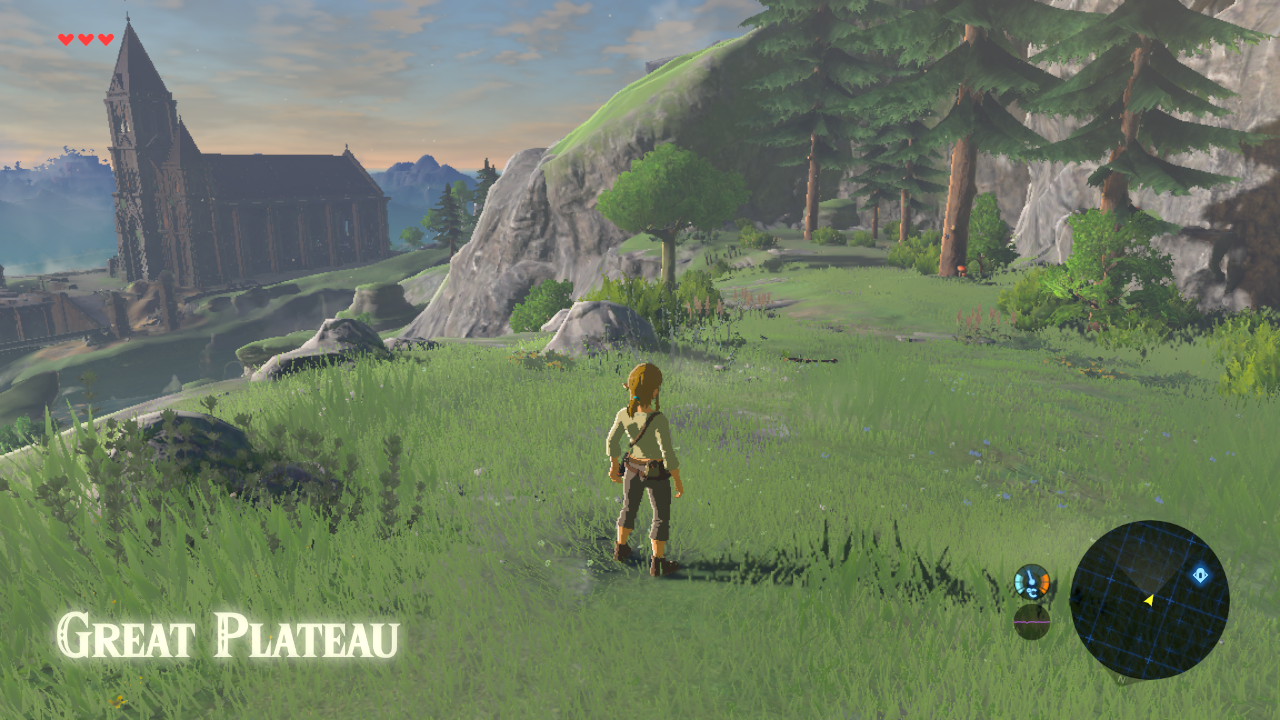Select the blue objective marker on minimap
Image resolution: width=1280 pixels, height=720 pixels.
1200,575
